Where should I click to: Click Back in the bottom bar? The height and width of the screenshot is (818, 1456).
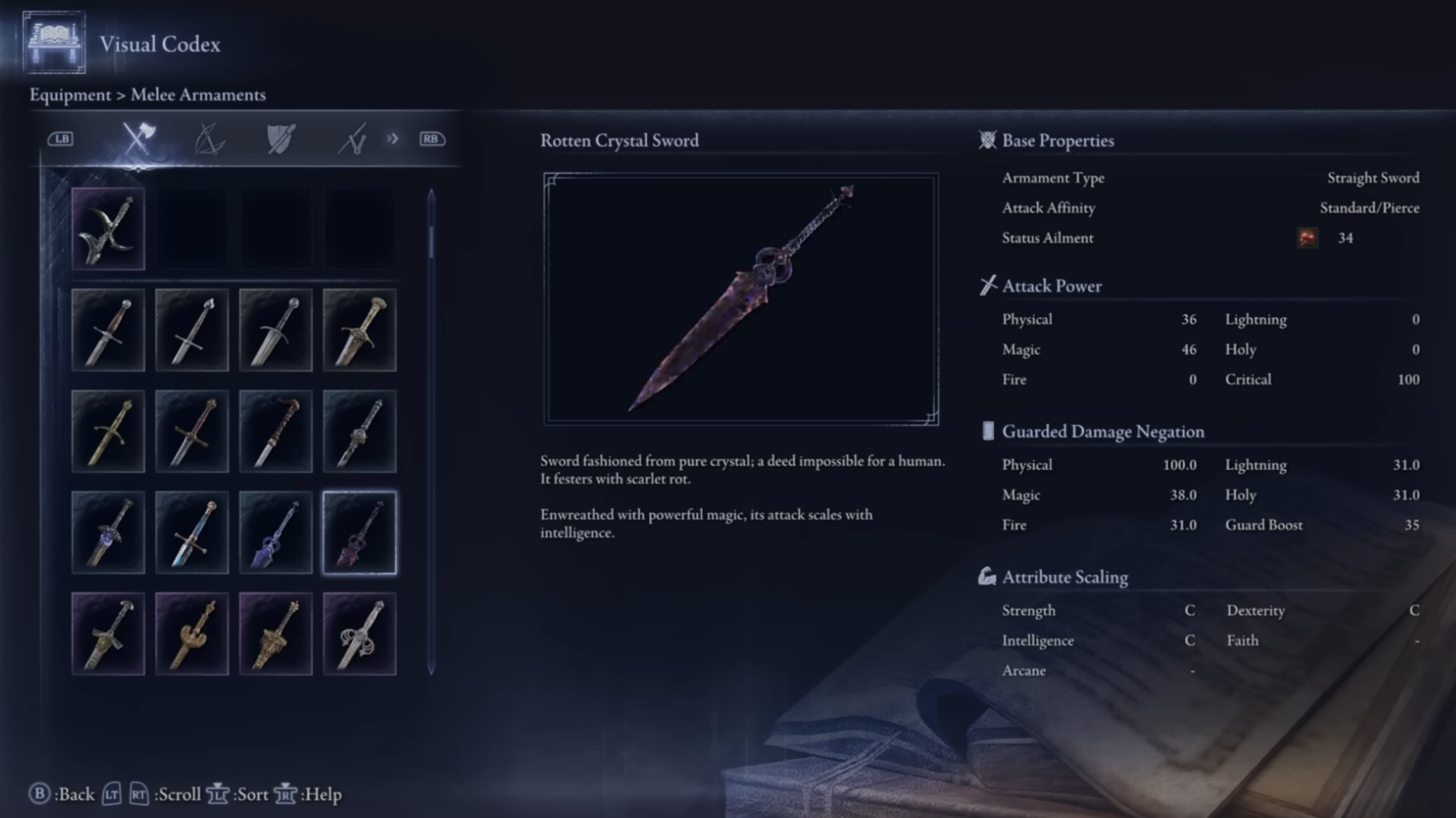click(71, 794)
